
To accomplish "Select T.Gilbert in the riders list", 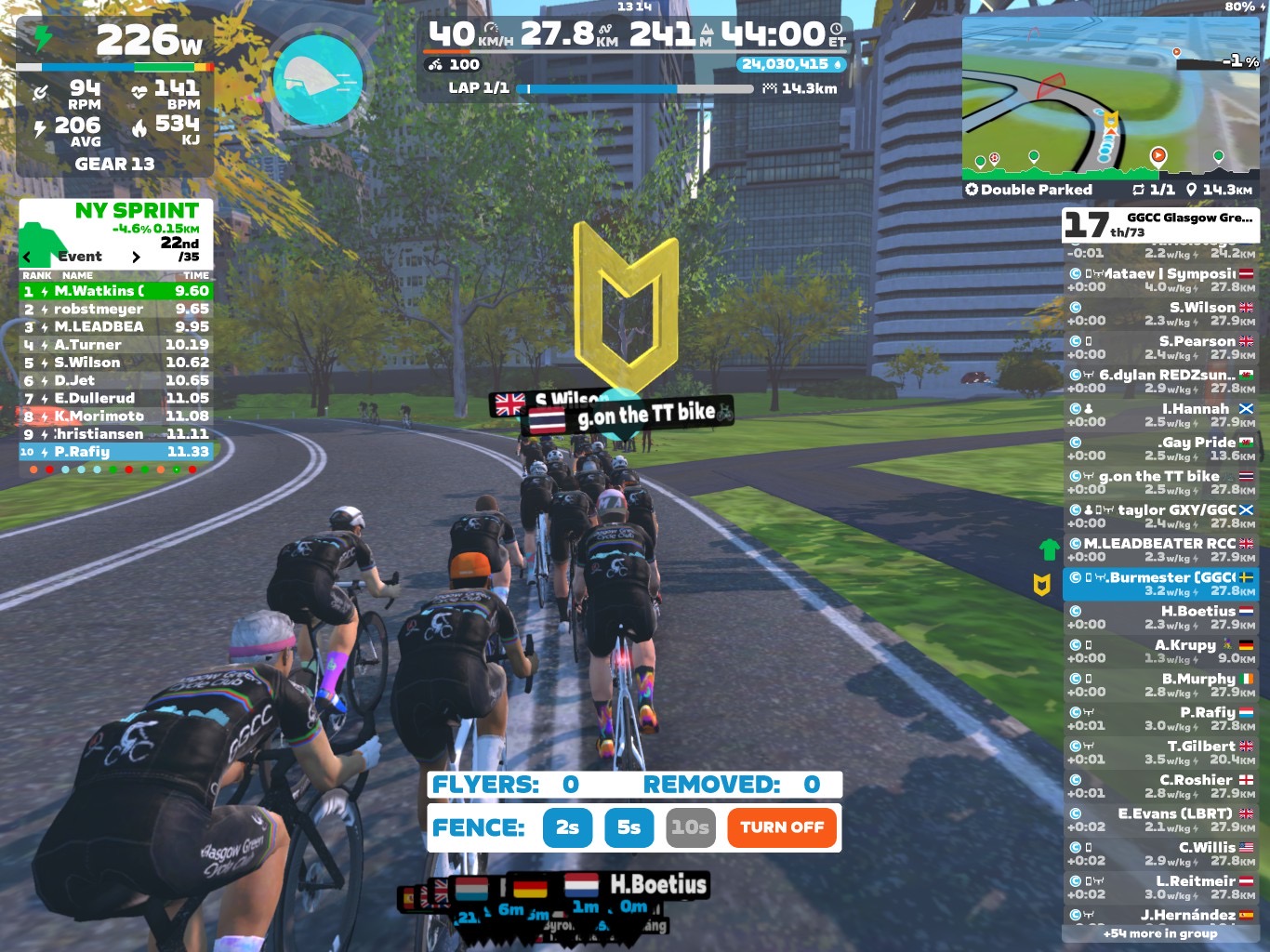I will (x=1160, y=752).
